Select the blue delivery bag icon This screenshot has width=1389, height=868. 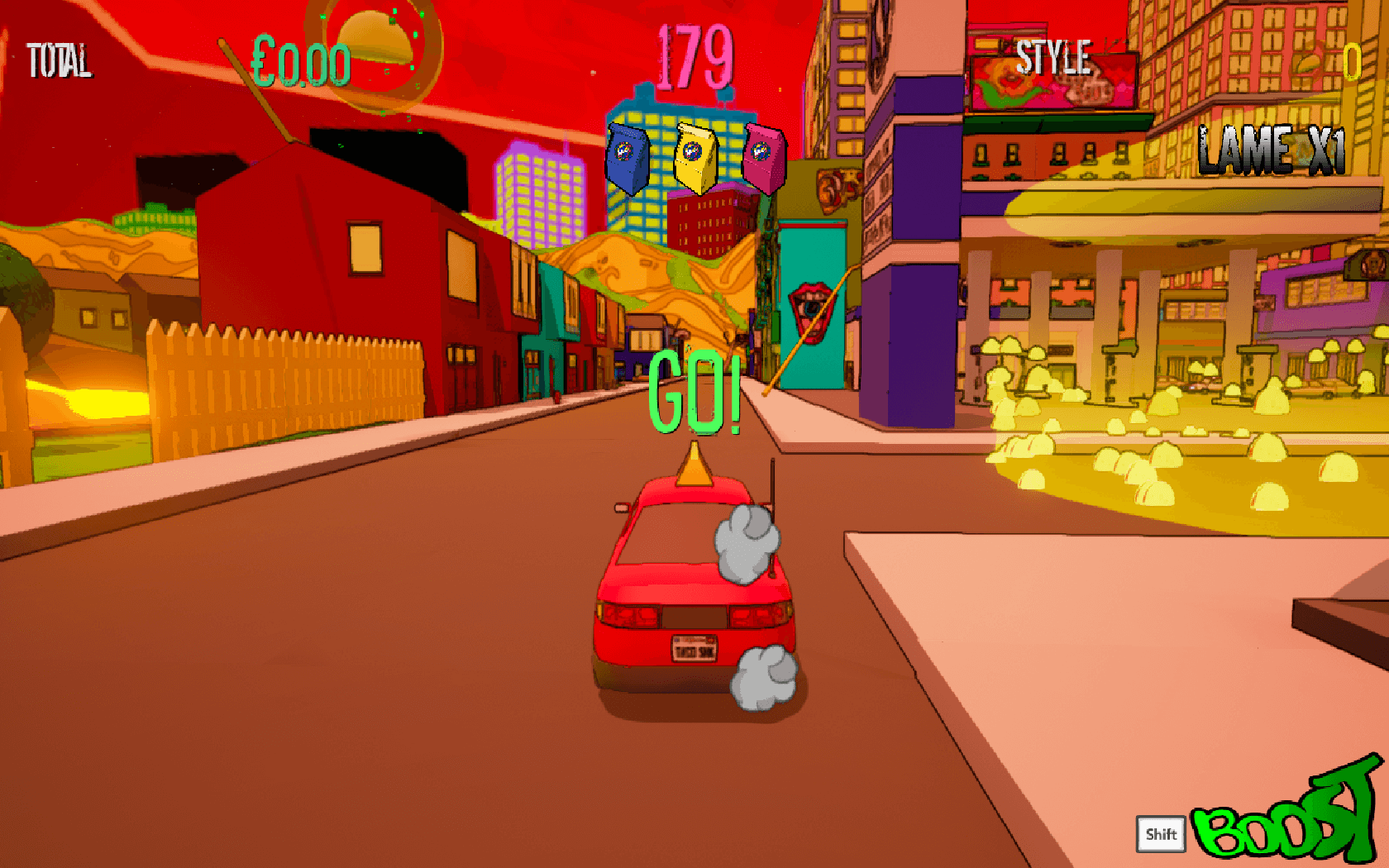(628, 158)
